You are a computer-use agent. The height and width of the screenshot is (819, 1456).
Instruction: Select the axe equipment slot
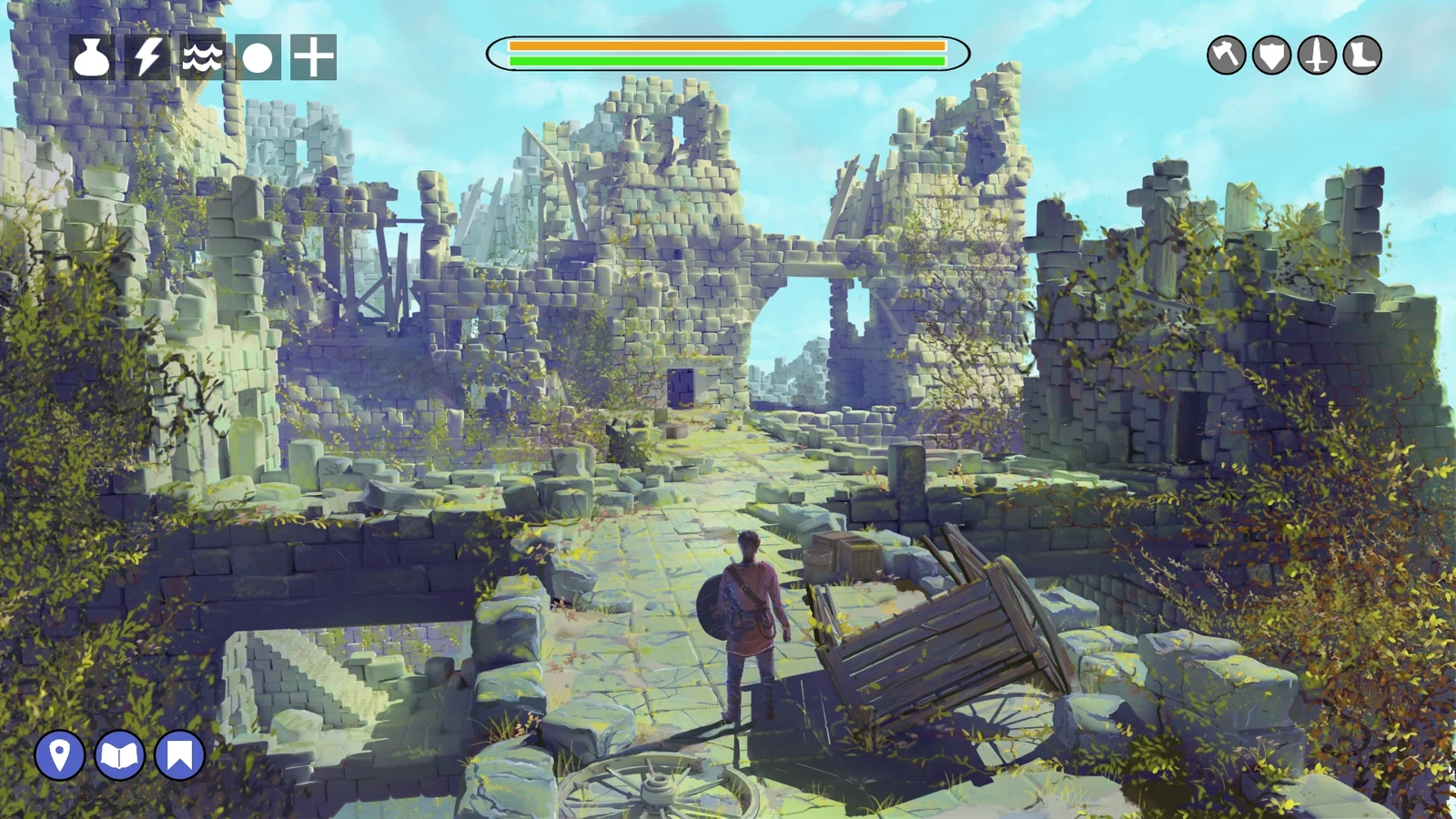tap(1226, 56)
